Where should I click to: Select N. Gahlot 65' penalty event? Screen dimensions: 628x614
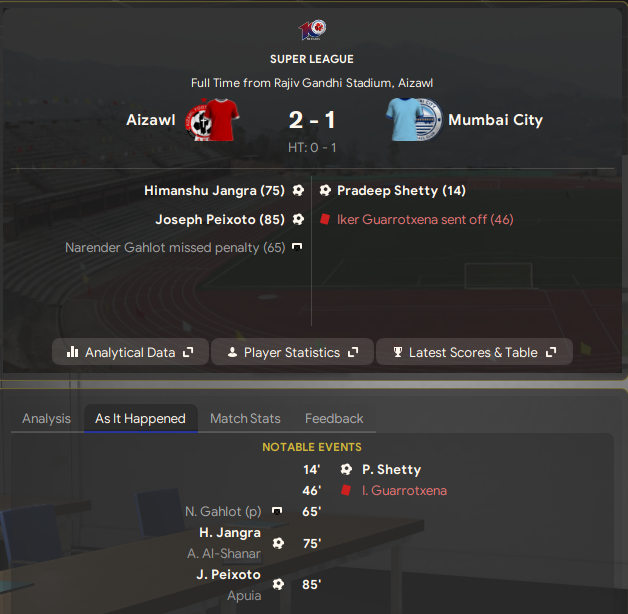(223, 511)
